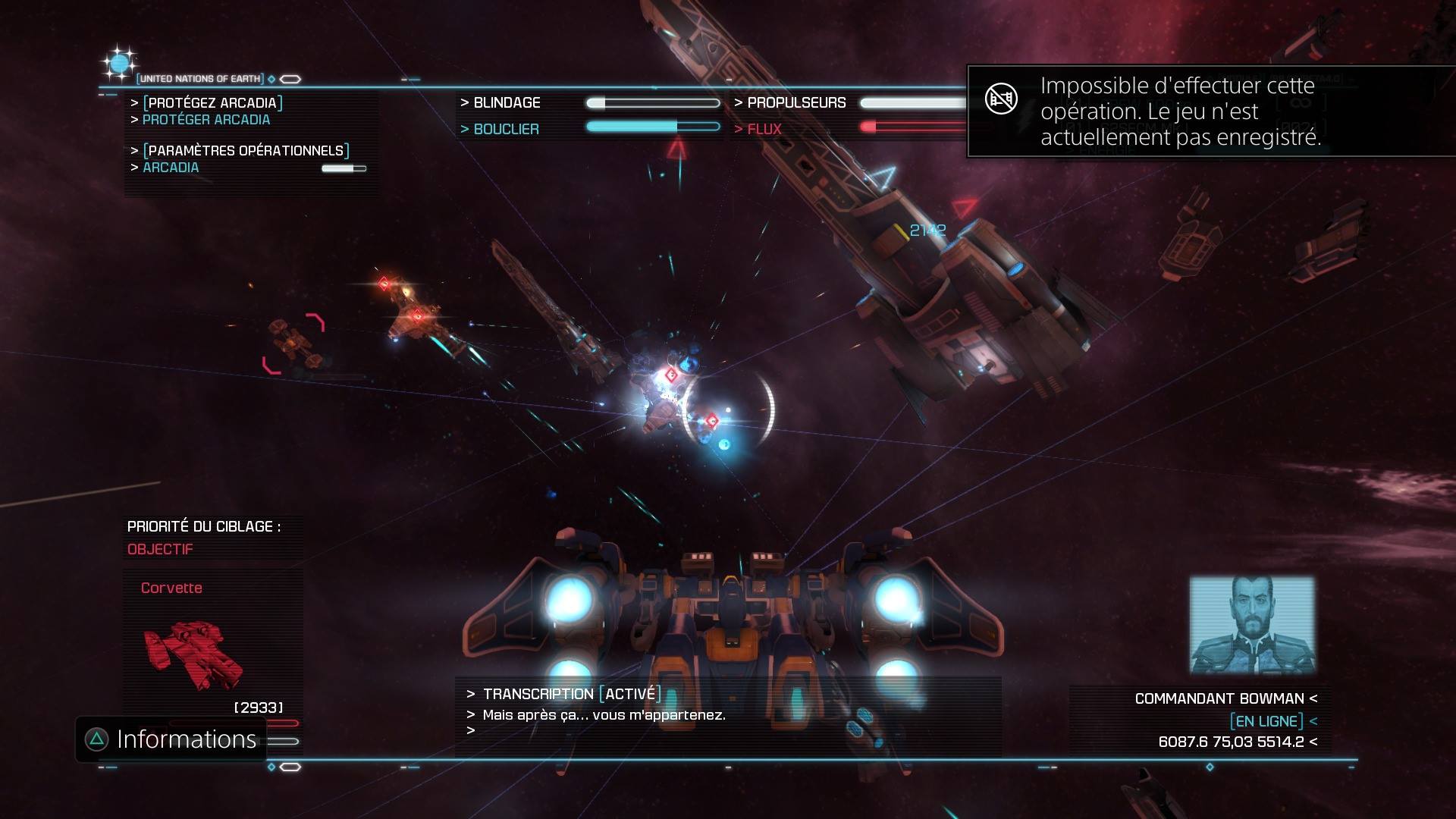Open the Paramètres Opérationnels section
Image resolution: width=1456 pixels, height=819 pixels.
(x=246, y=151)
